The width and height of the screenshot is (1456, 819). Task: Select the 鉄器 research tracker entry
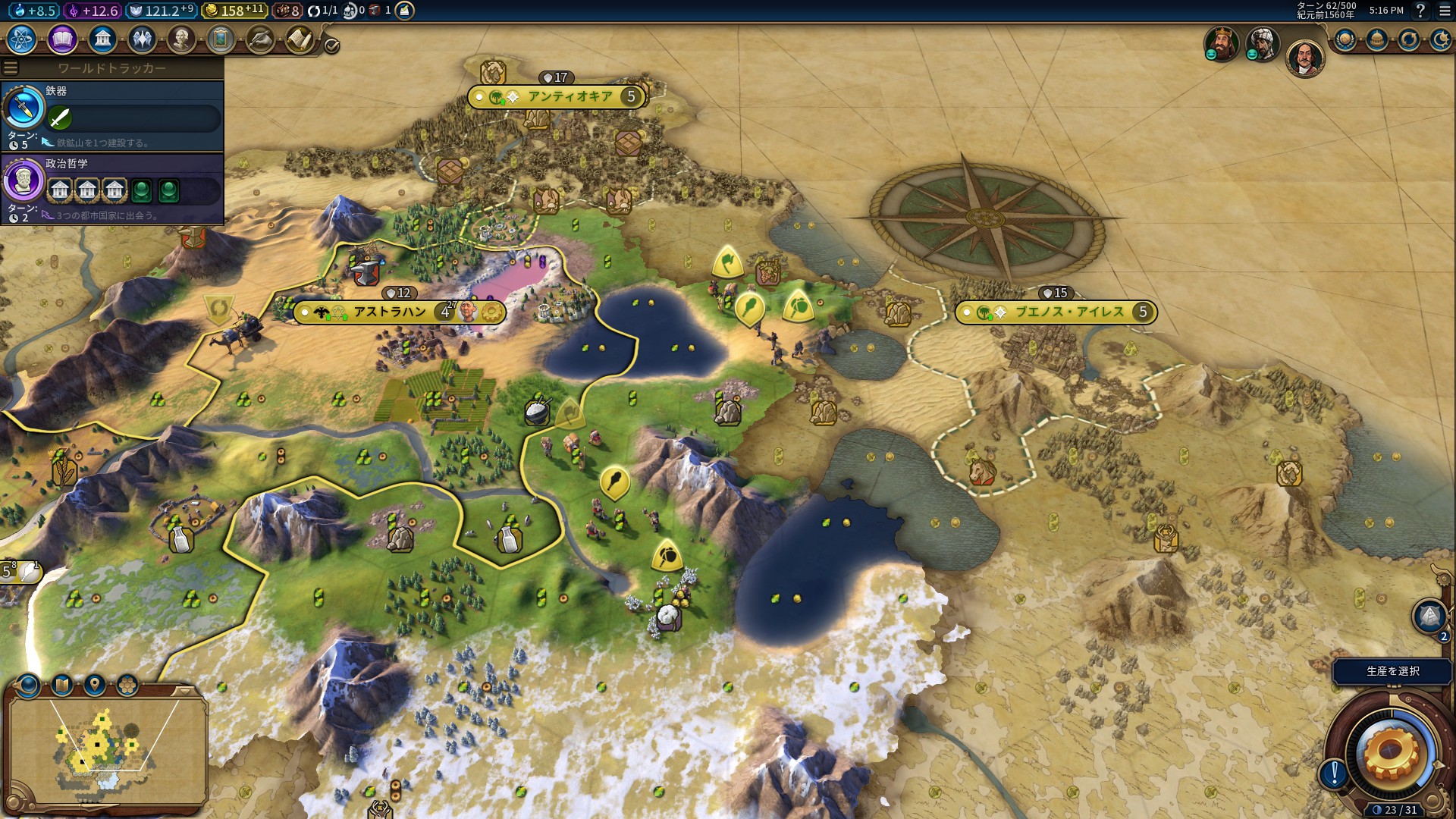[x=112, y=115]
